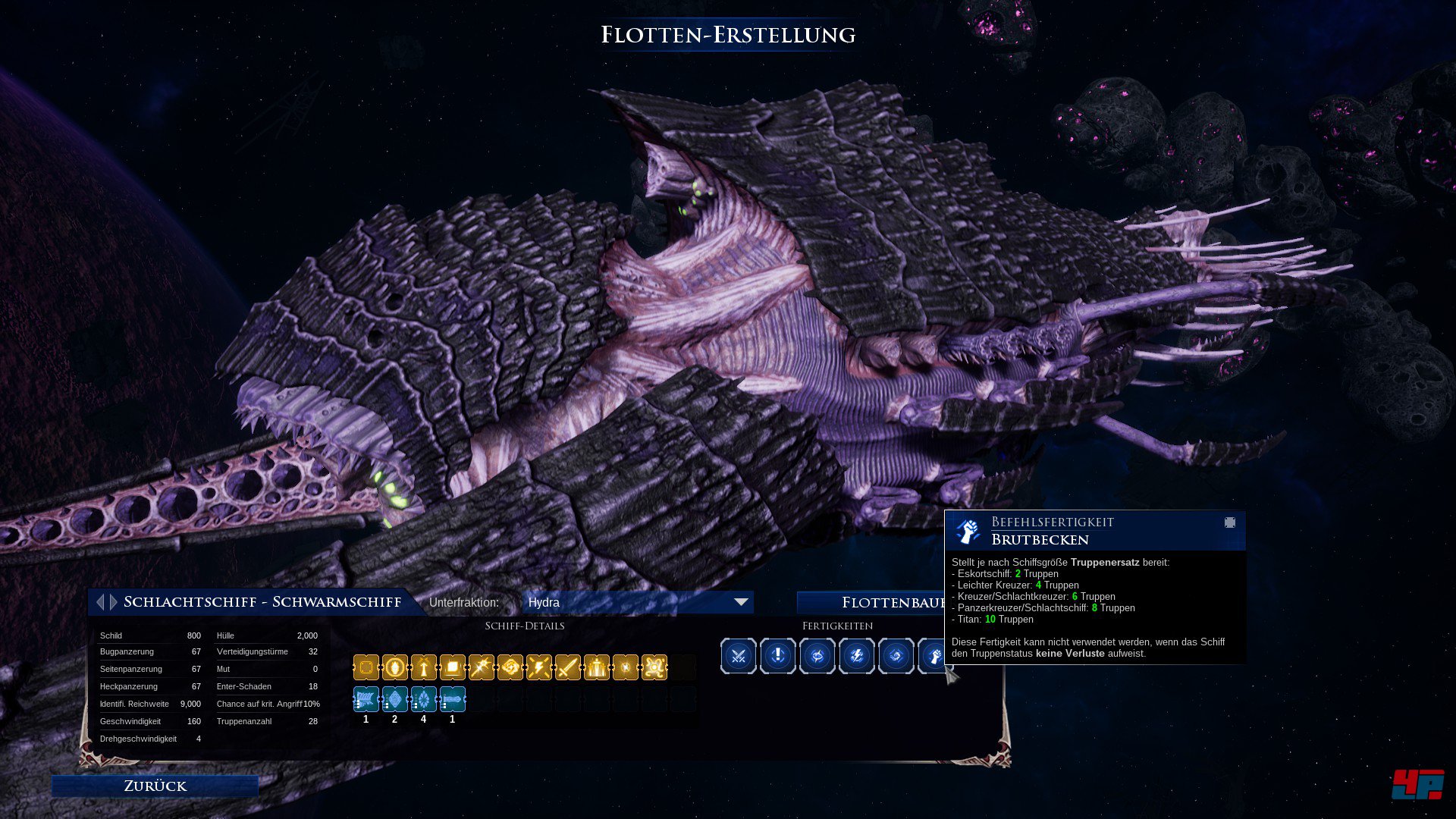The width and height of the screenshot is (1456, 819).
Task: Show the previous ship with left arrow
Action: point(100,602)
